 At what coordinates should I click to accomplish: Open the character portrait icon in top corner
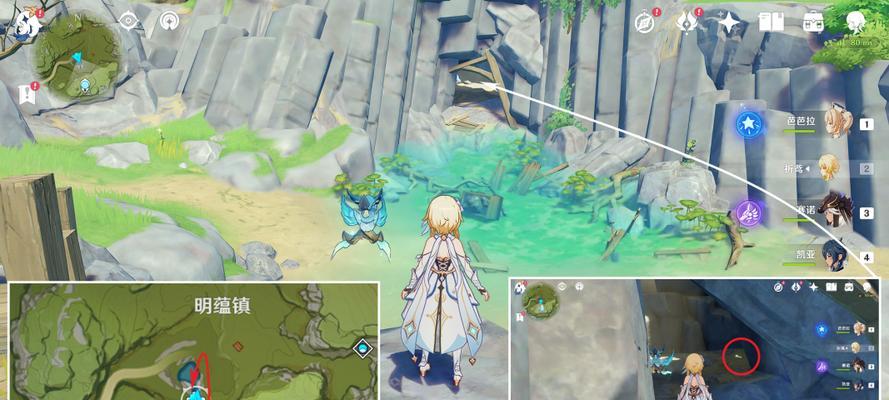coord(857,22)
